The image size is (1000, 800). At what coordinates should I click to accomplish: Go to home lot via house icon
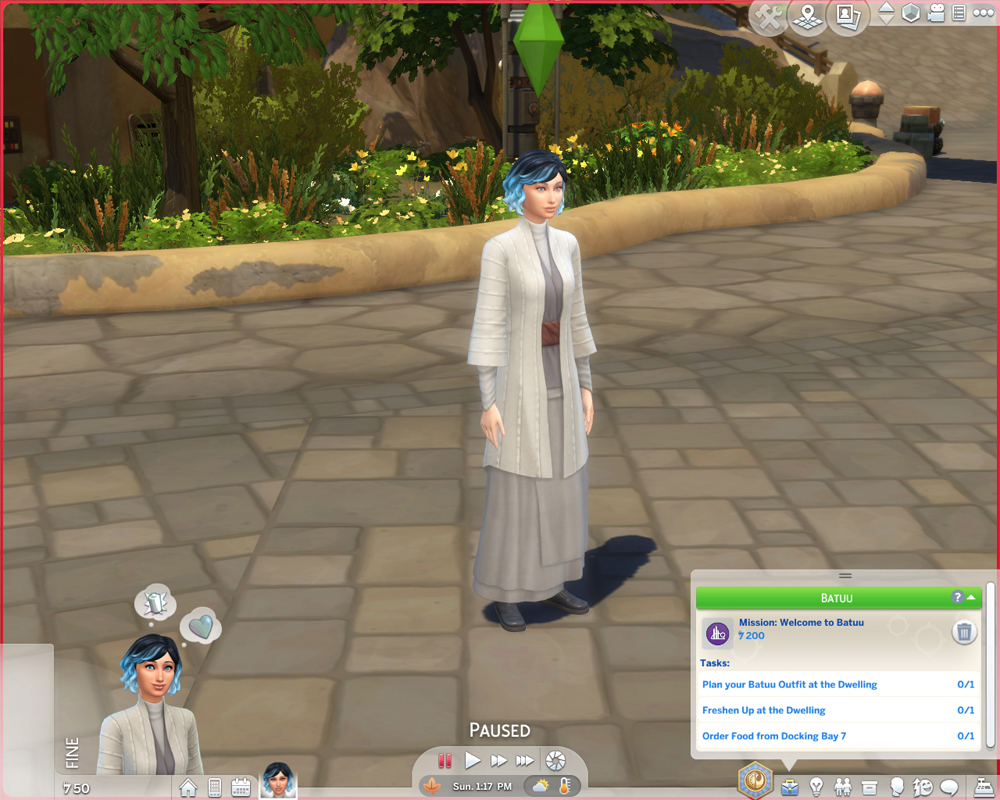tap(188, 787)
